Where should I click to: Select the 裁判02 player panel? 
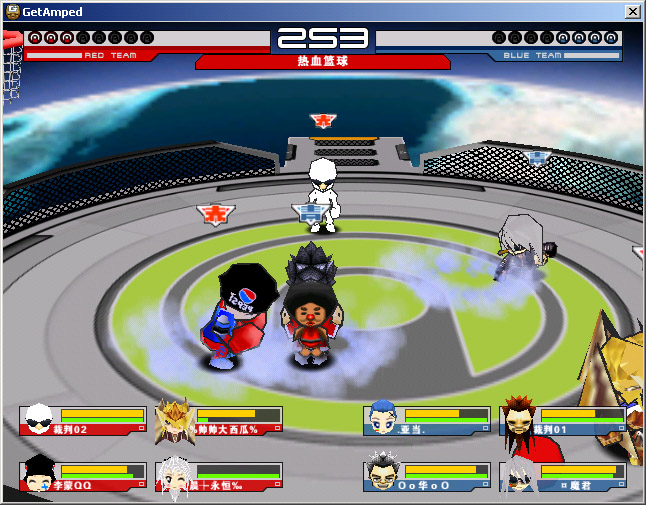[x=82, y=420]
